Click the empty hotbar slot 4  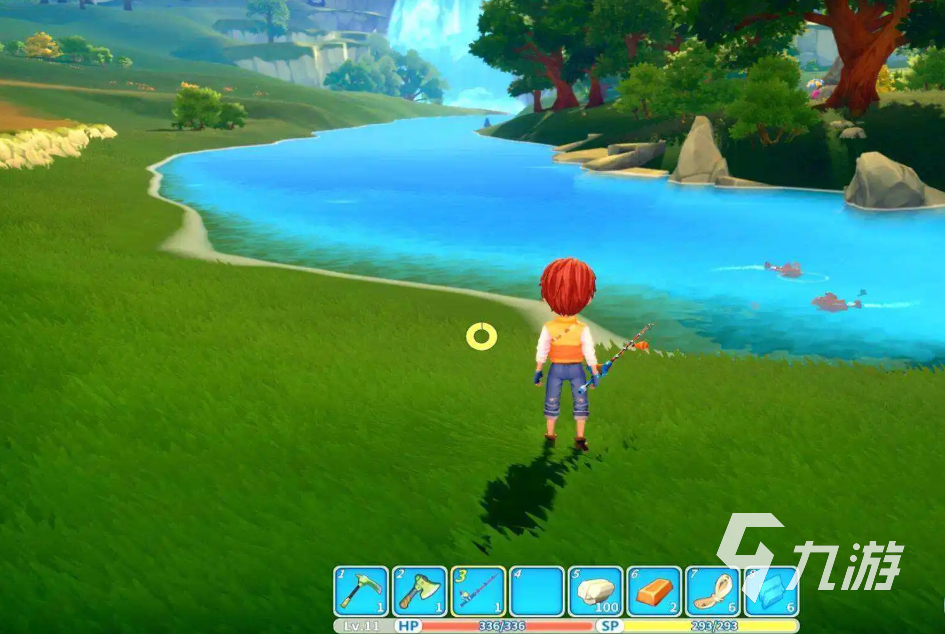pyautogui.click(x=537, y=591)
